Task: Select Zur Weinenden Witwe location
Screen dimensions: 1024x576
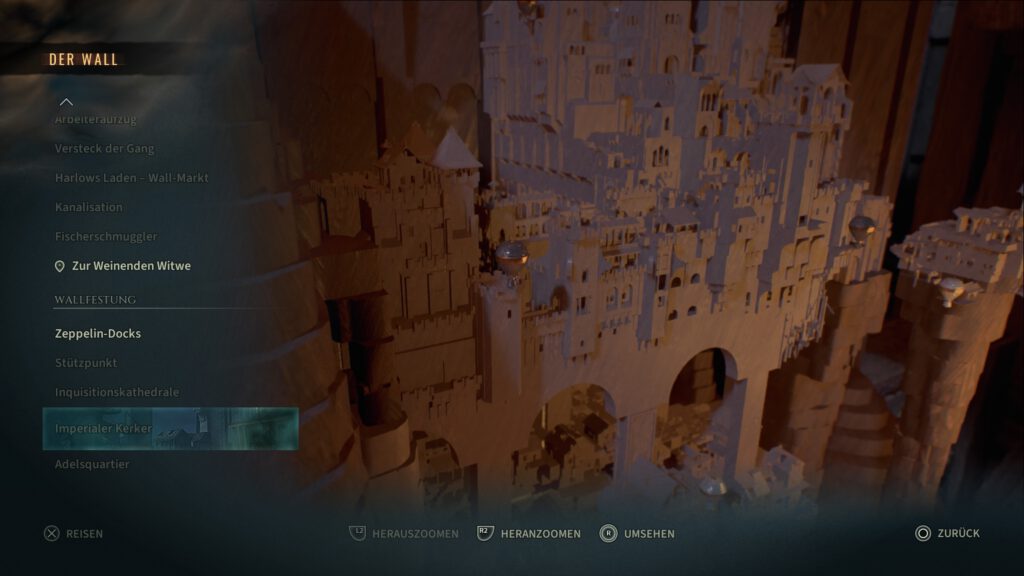Action: [x=130, y=266]
